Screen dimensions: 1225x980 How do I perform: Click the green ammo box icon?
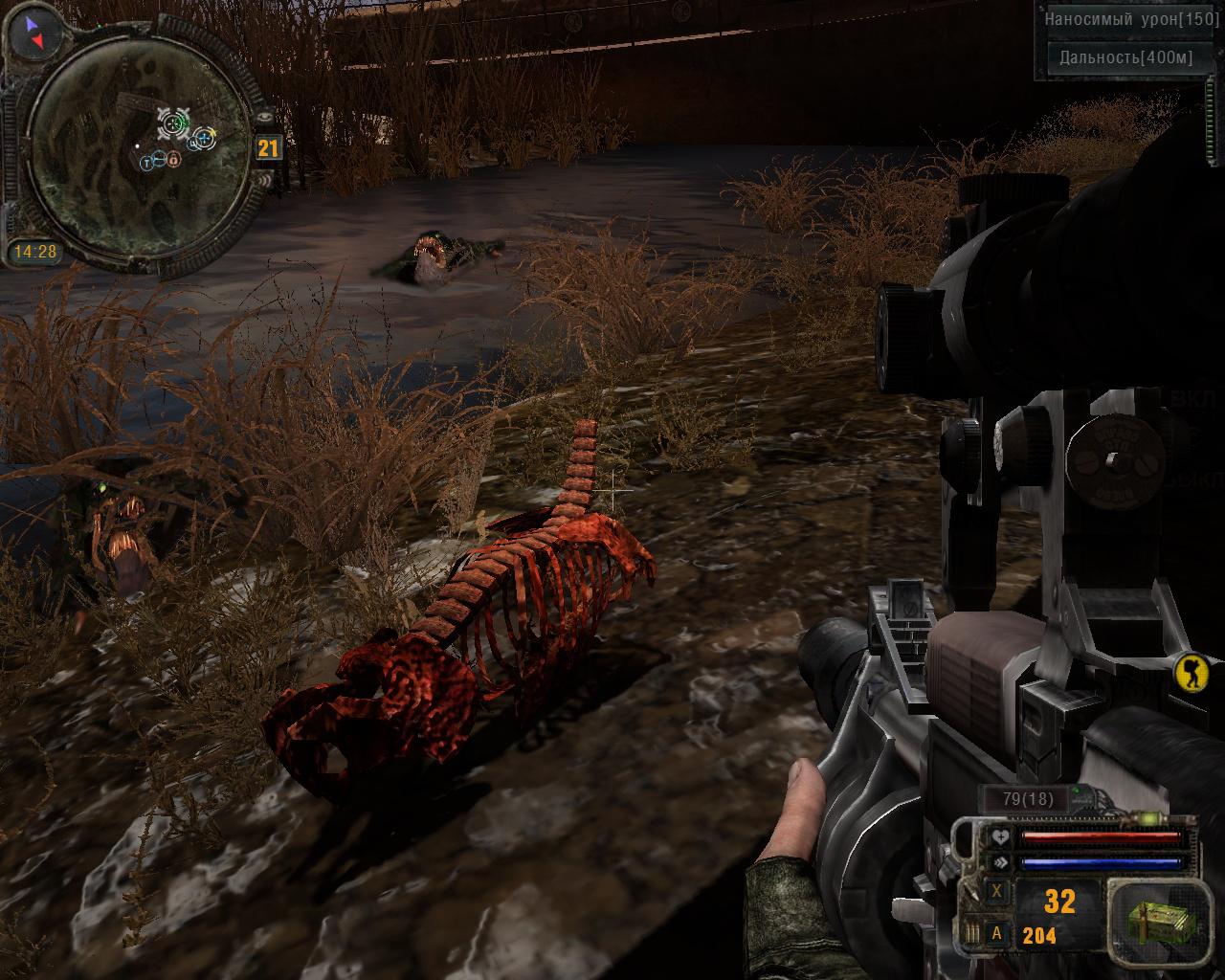pos(1152,923)
